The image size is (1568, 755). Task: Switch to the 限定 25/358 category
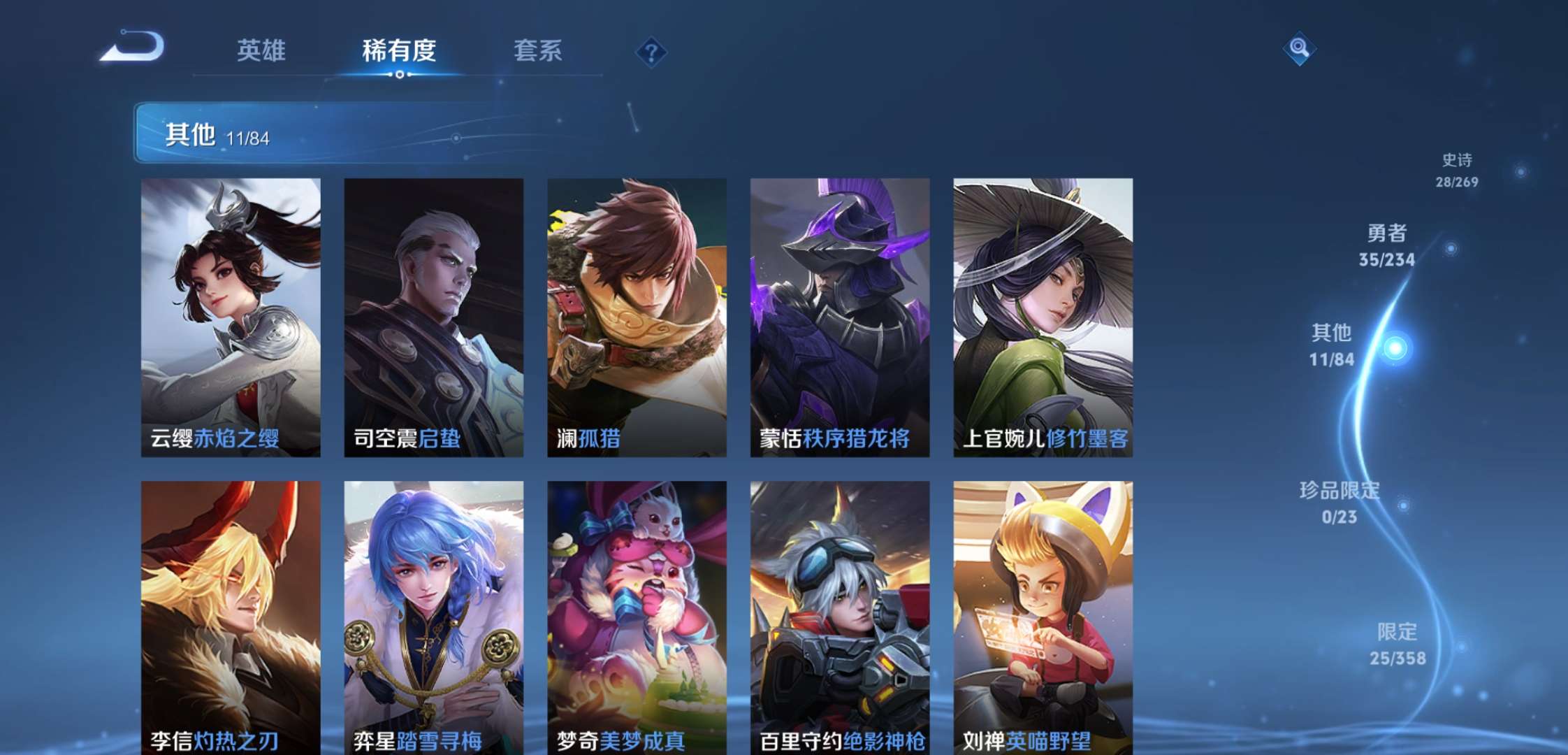(x=1398, y=644)
